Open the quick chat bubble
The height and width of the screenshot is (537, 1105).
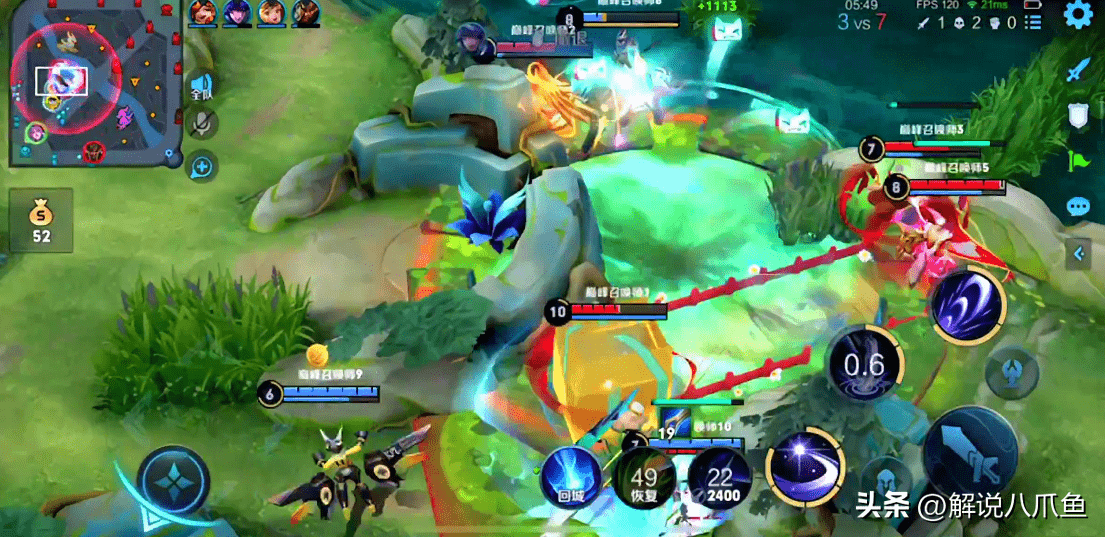(1077, 207)
